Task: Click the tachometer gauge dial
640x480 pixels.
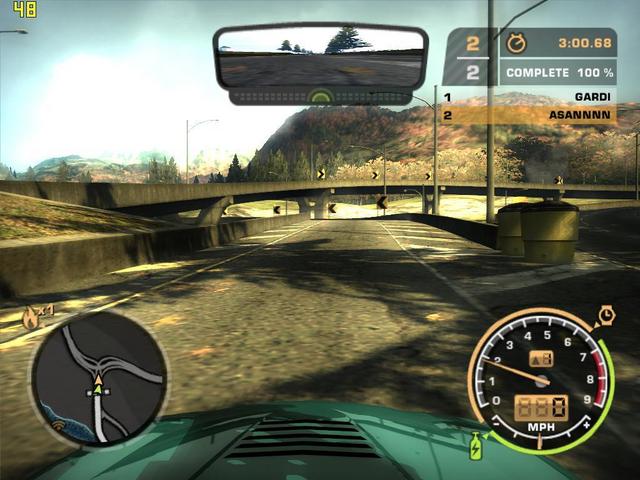Action: click(x=540, y=381)
